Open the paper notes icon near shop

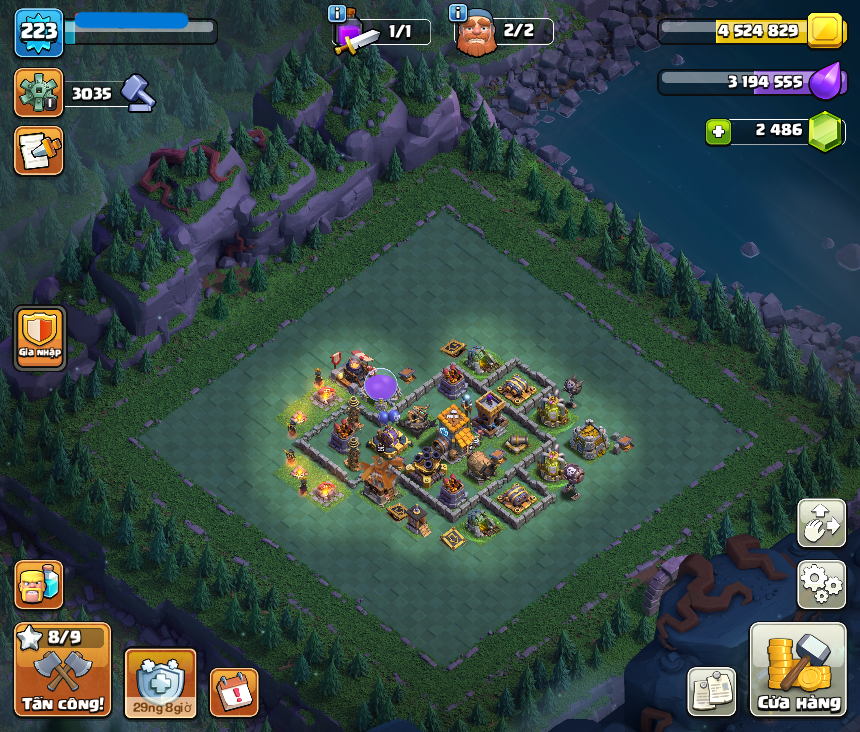point(712,692)
